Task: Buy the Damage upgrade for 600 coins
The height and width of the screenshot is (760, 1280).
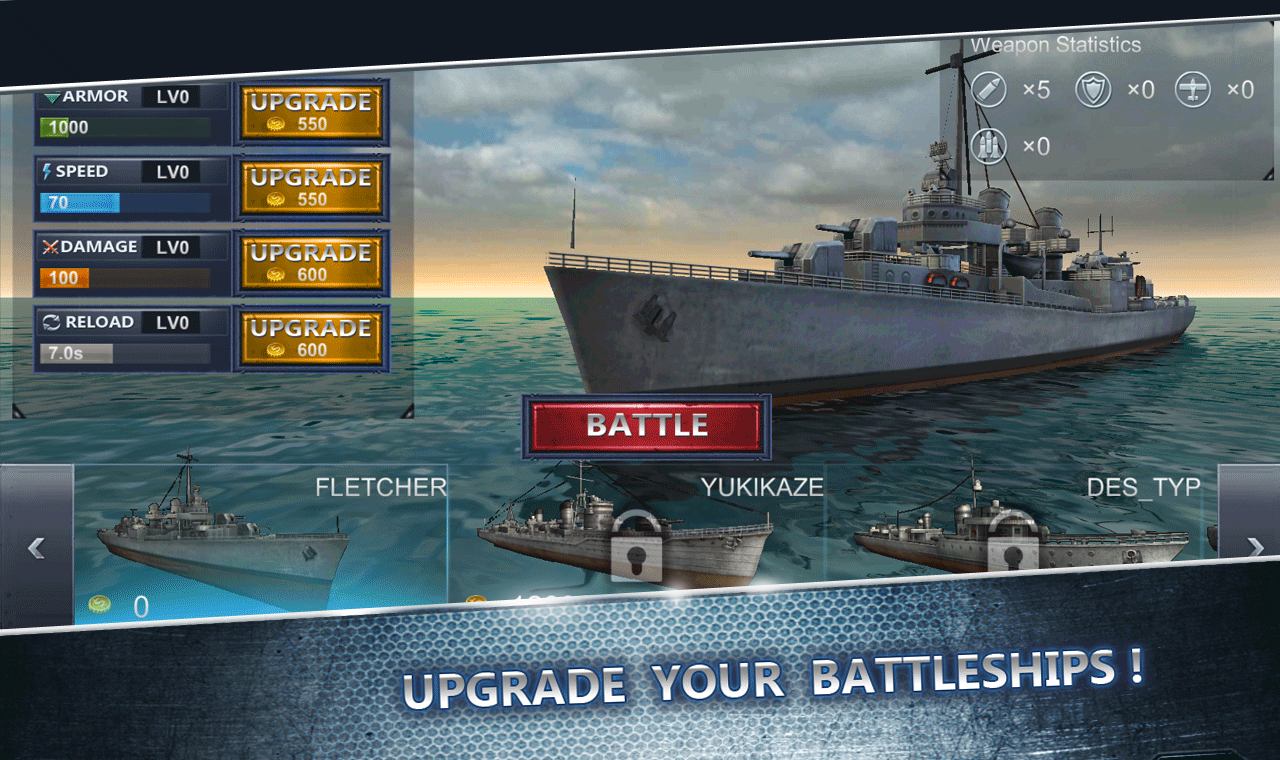Action: (310, 263)
